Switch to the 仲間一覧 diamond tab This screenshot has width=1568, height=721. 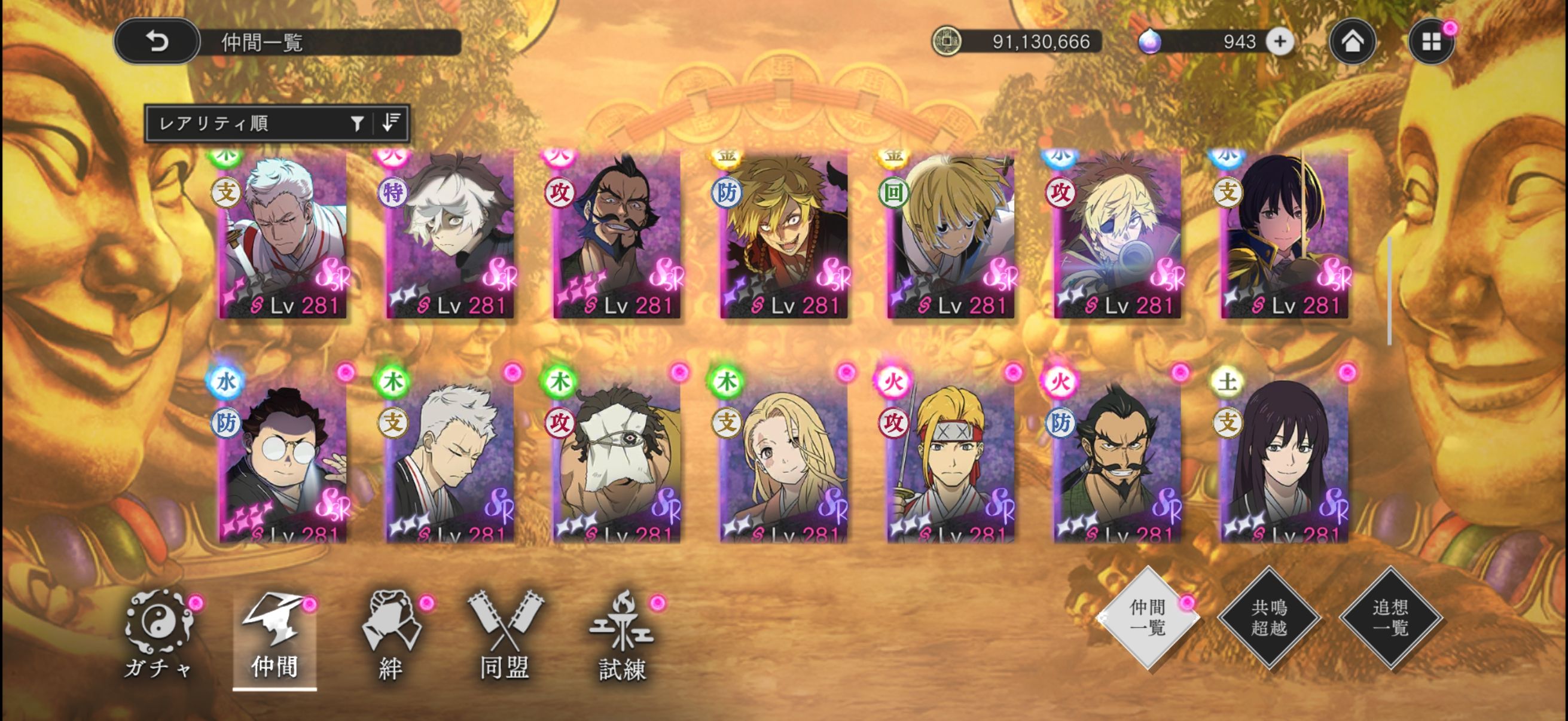pyautogui.click(x=1148, y=618)
